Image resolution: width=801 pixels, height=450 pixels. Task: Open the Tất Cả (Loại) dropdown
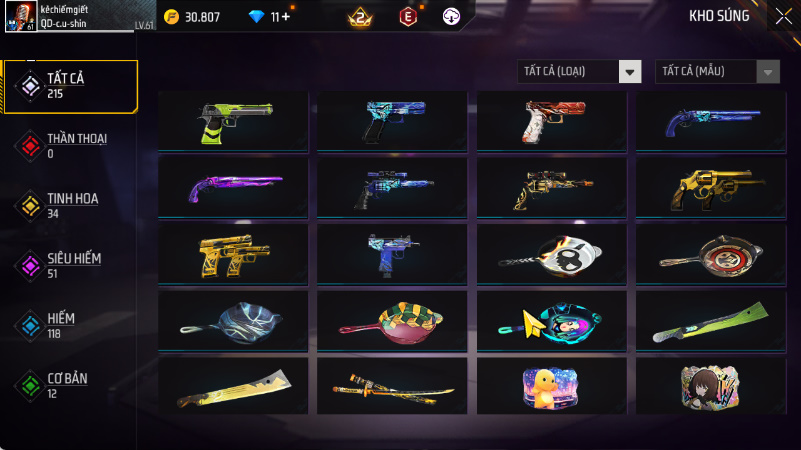tap(579, 71)
